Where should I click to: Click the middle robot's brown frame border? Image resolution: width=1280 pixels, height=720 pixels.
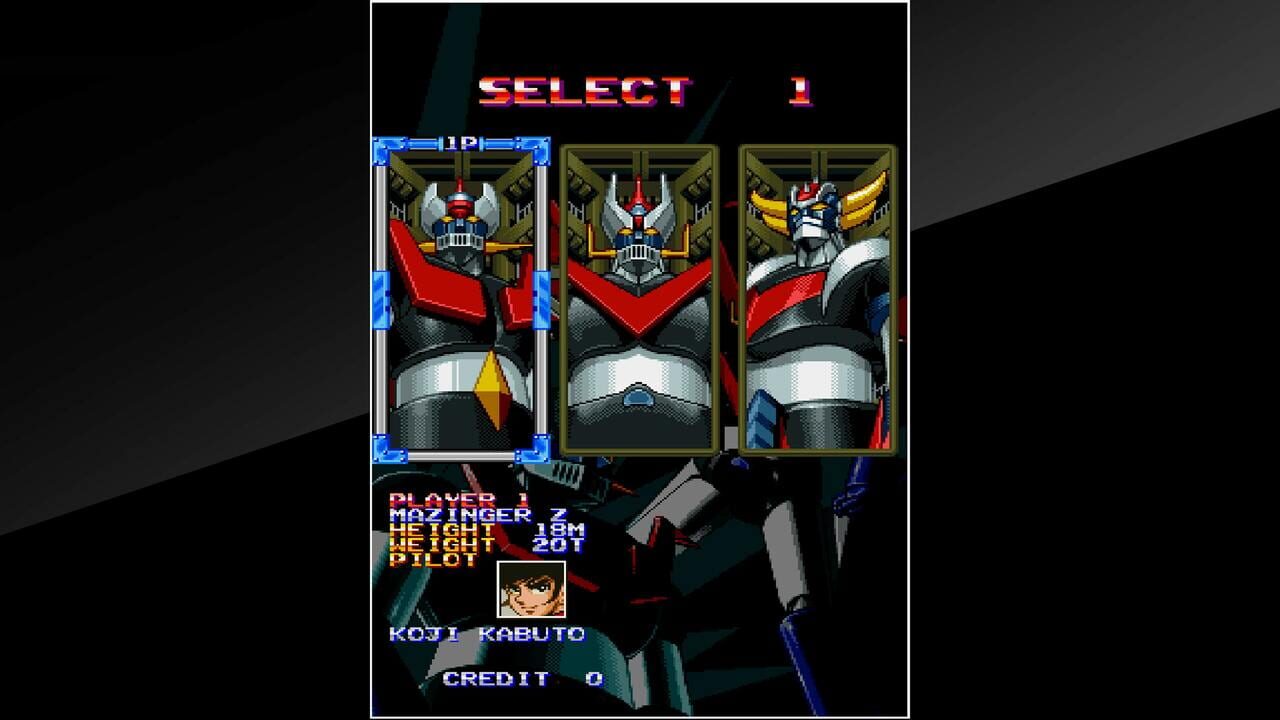[567, 300]
